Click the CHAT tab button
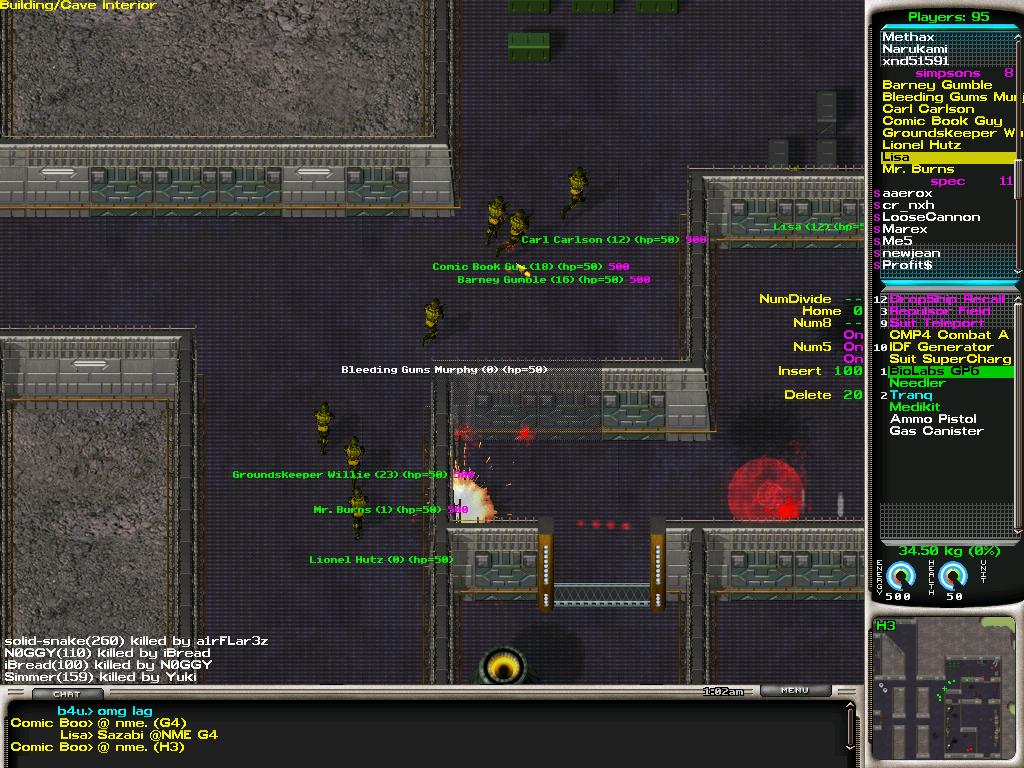Viewport: 1024px width, 768px height. (x=67, y=694)
